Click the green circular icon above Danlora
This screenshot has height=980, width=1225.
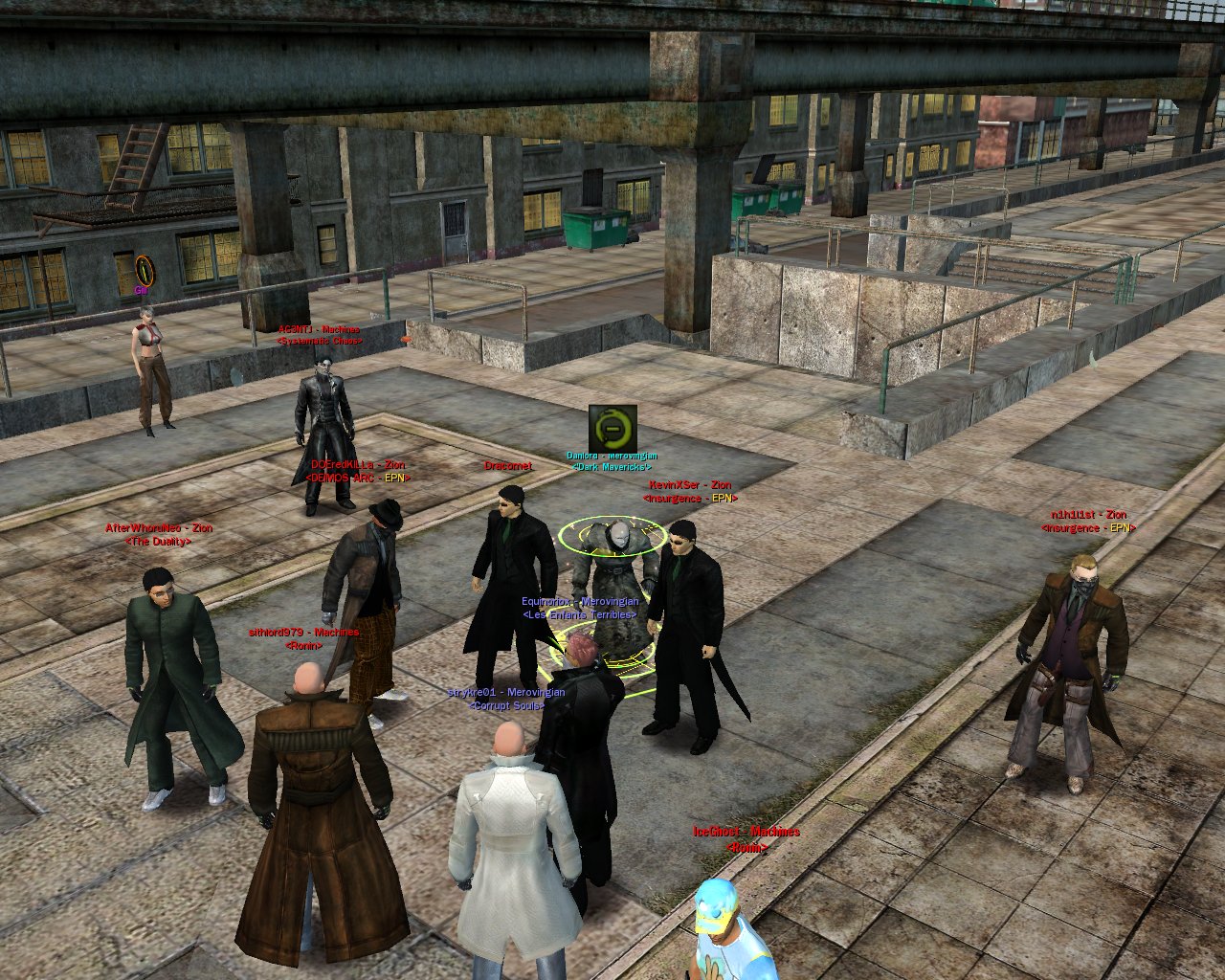pos(612,428)
